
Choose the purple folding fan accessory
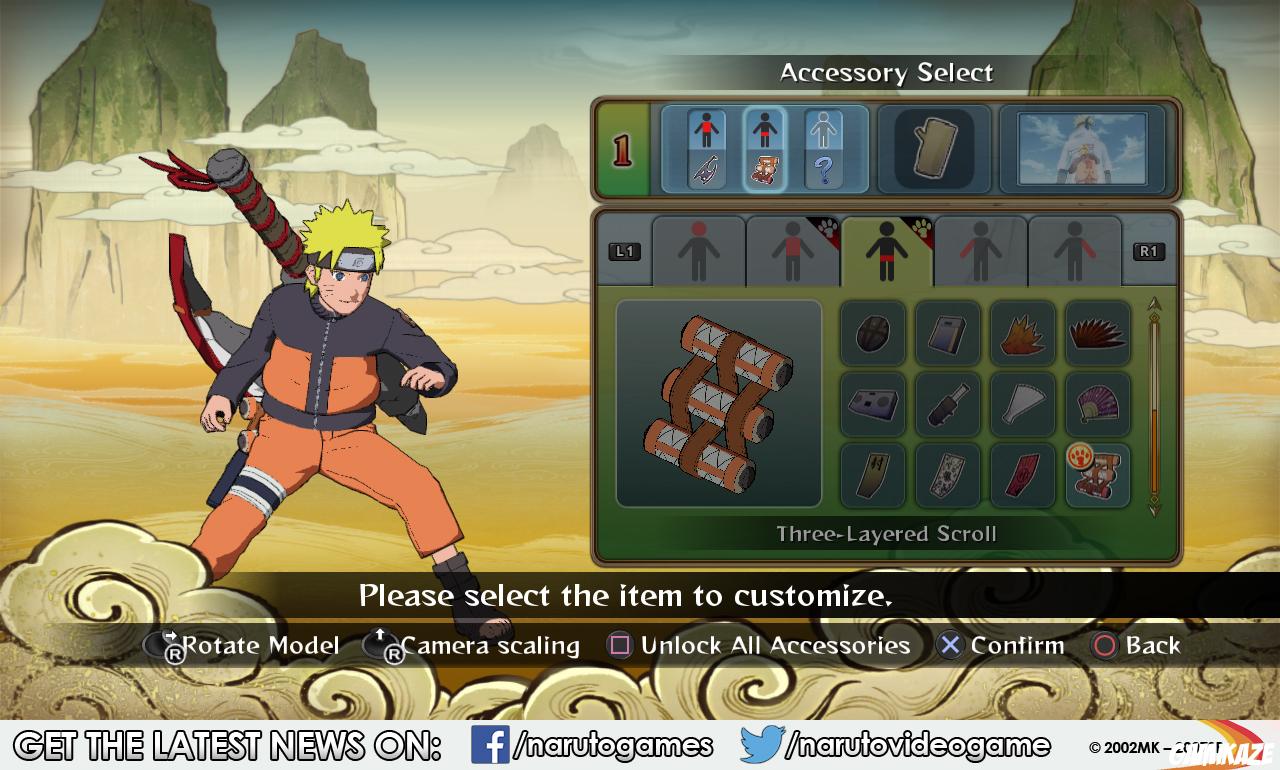1097,405
